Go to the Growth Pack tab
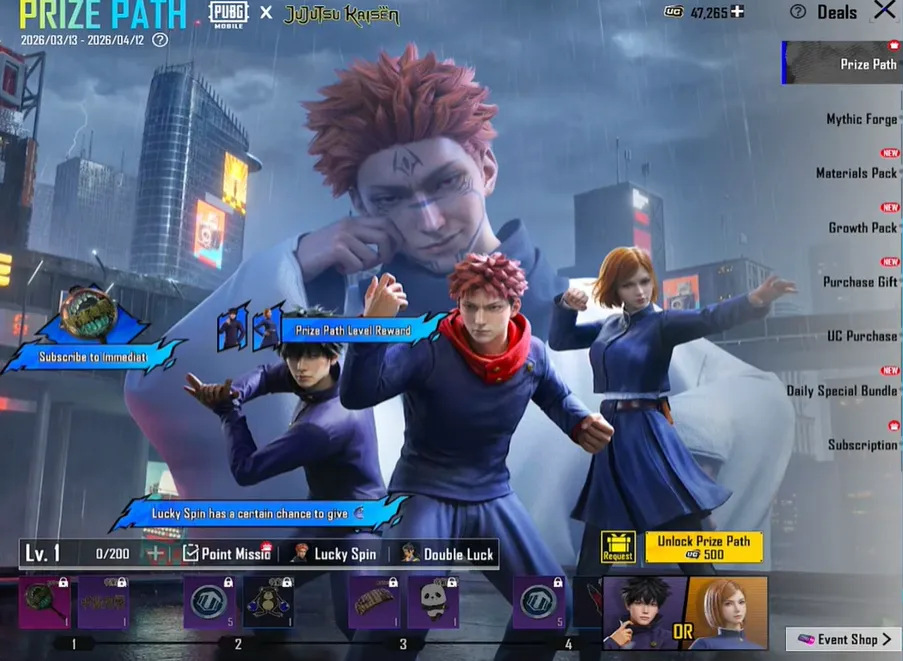The height and width of the screenshot is (661, 903). (x=862, y=227)
